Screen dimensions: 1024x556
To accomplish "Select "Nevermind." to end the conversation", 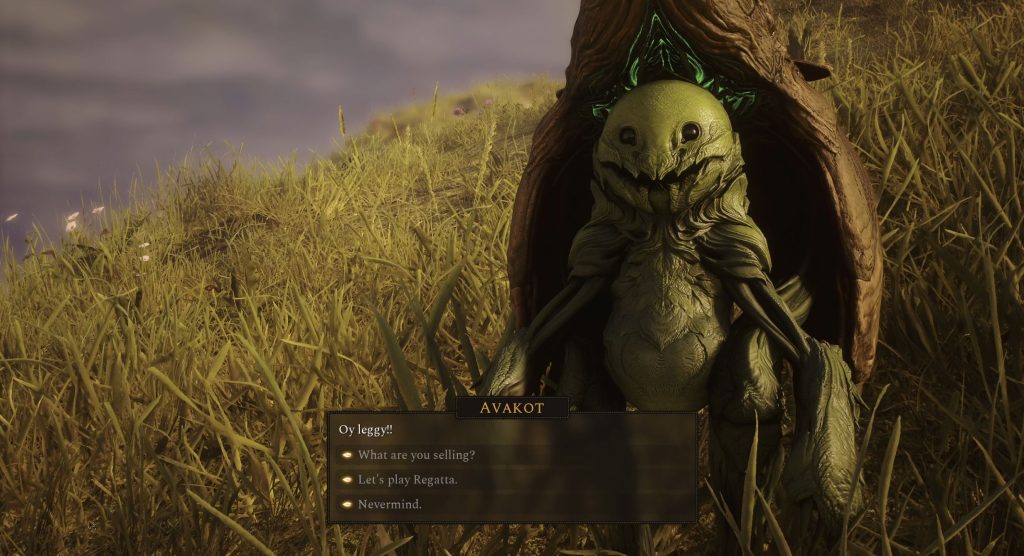I will (389, 505).
